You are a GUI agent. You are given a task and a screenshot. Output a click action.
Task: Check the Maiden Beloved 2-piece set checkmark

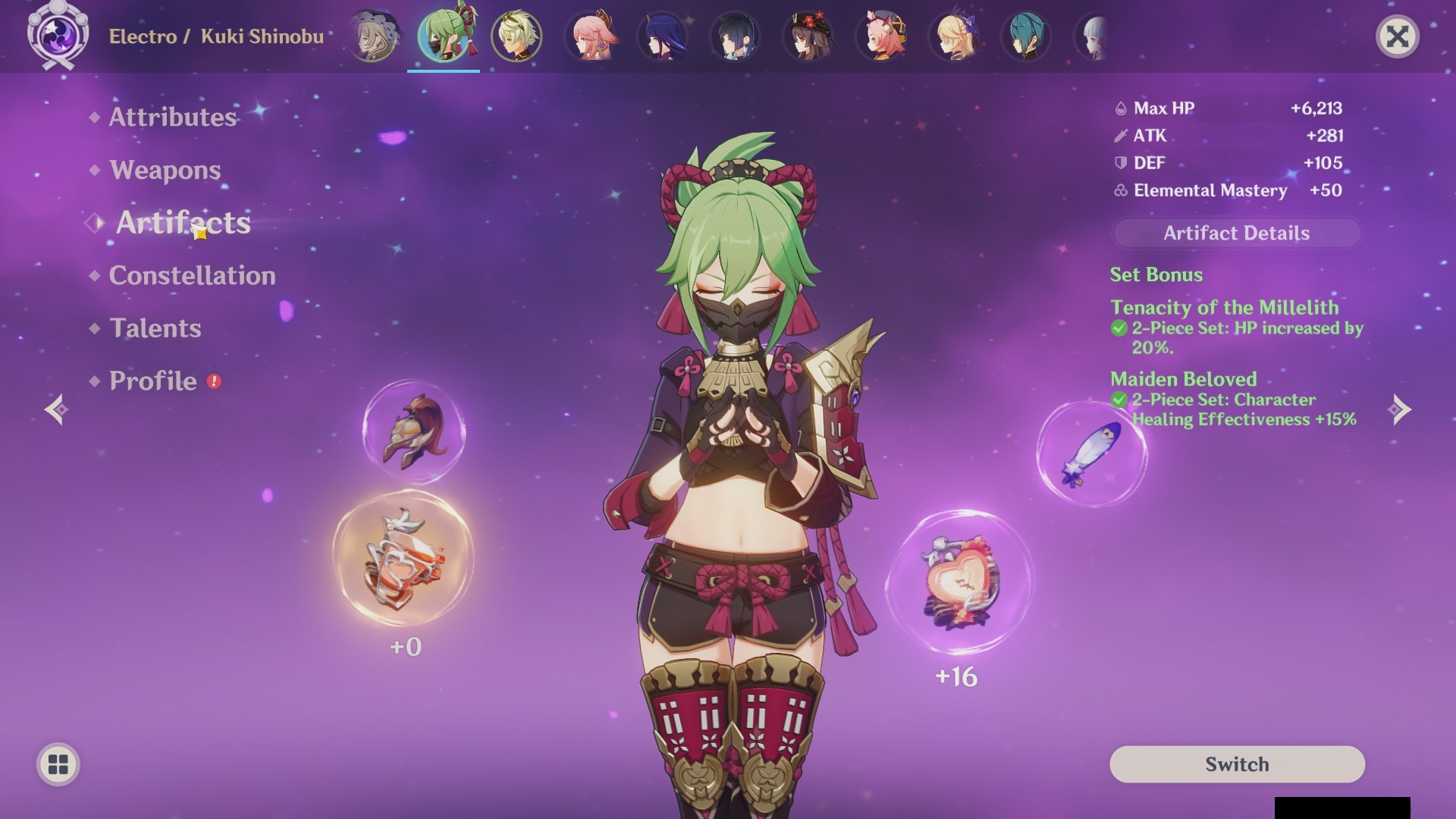click(1119, 400)
